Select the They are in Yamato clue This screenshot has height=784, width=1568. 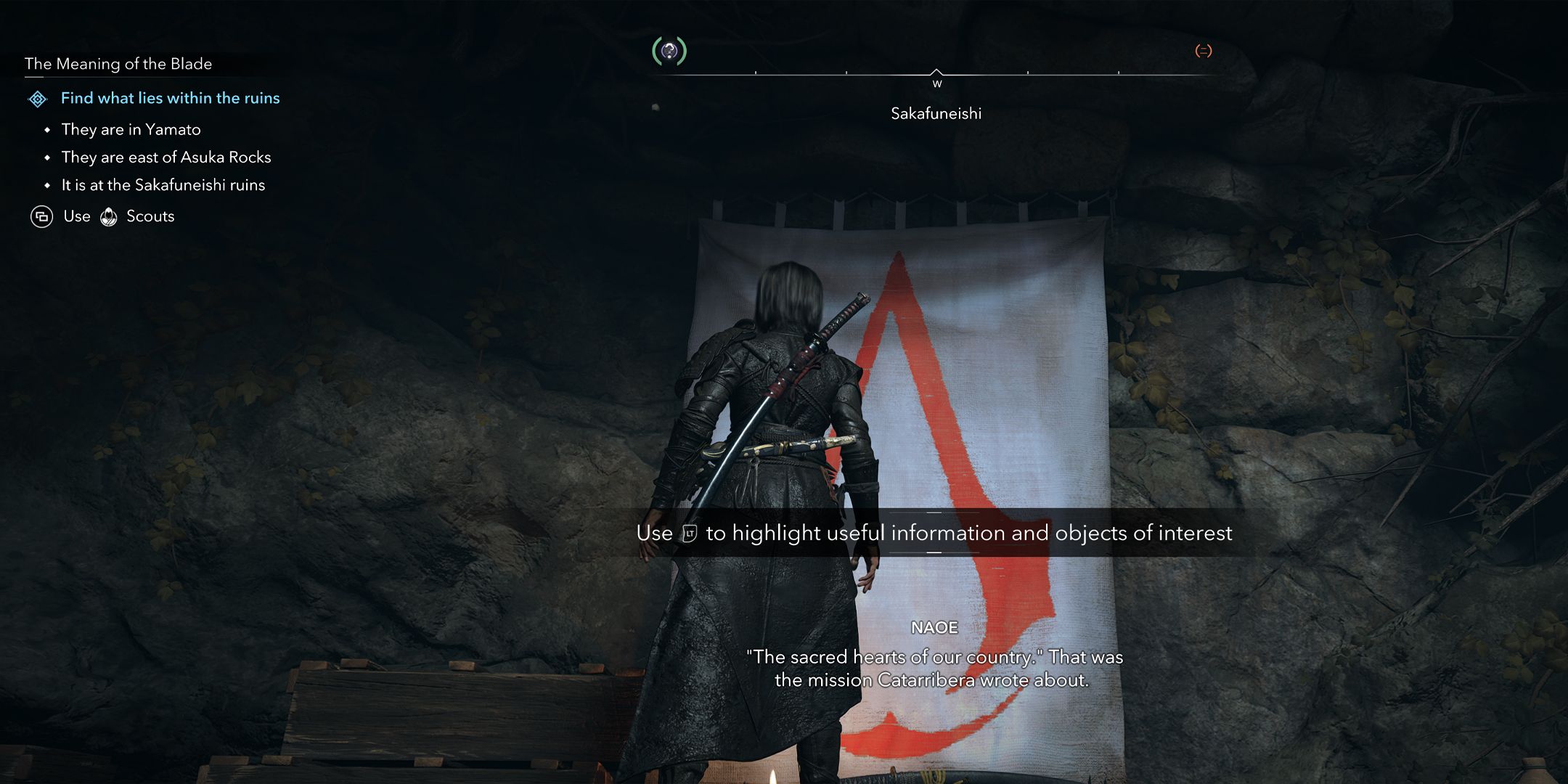131,130
